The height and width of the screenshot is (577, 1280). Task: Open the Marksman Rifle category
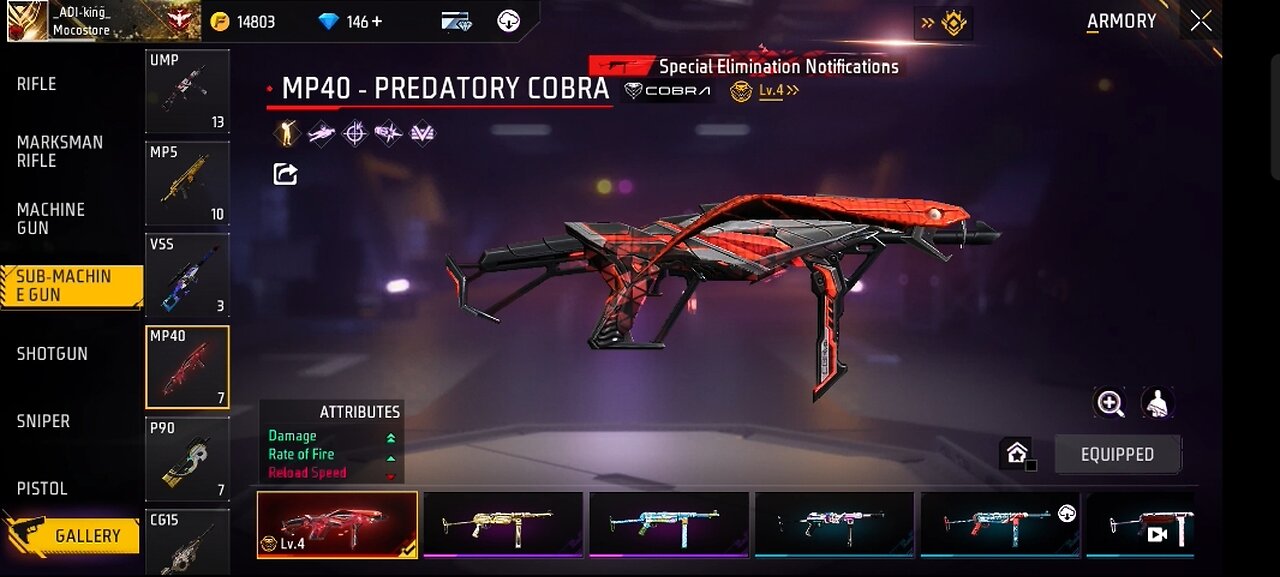[59, 151]
